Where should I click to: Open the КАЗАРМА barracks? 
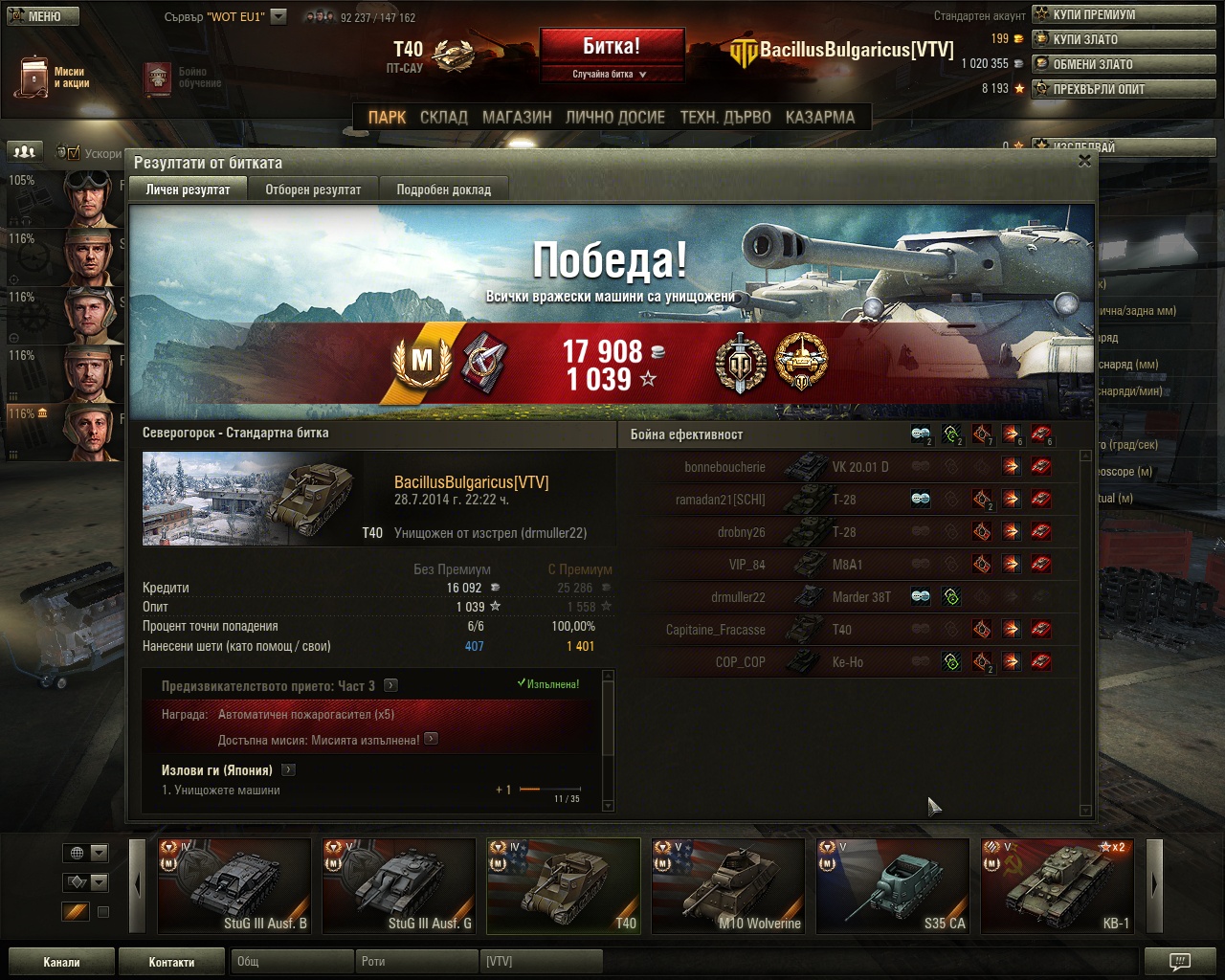(x=820, y=117)
